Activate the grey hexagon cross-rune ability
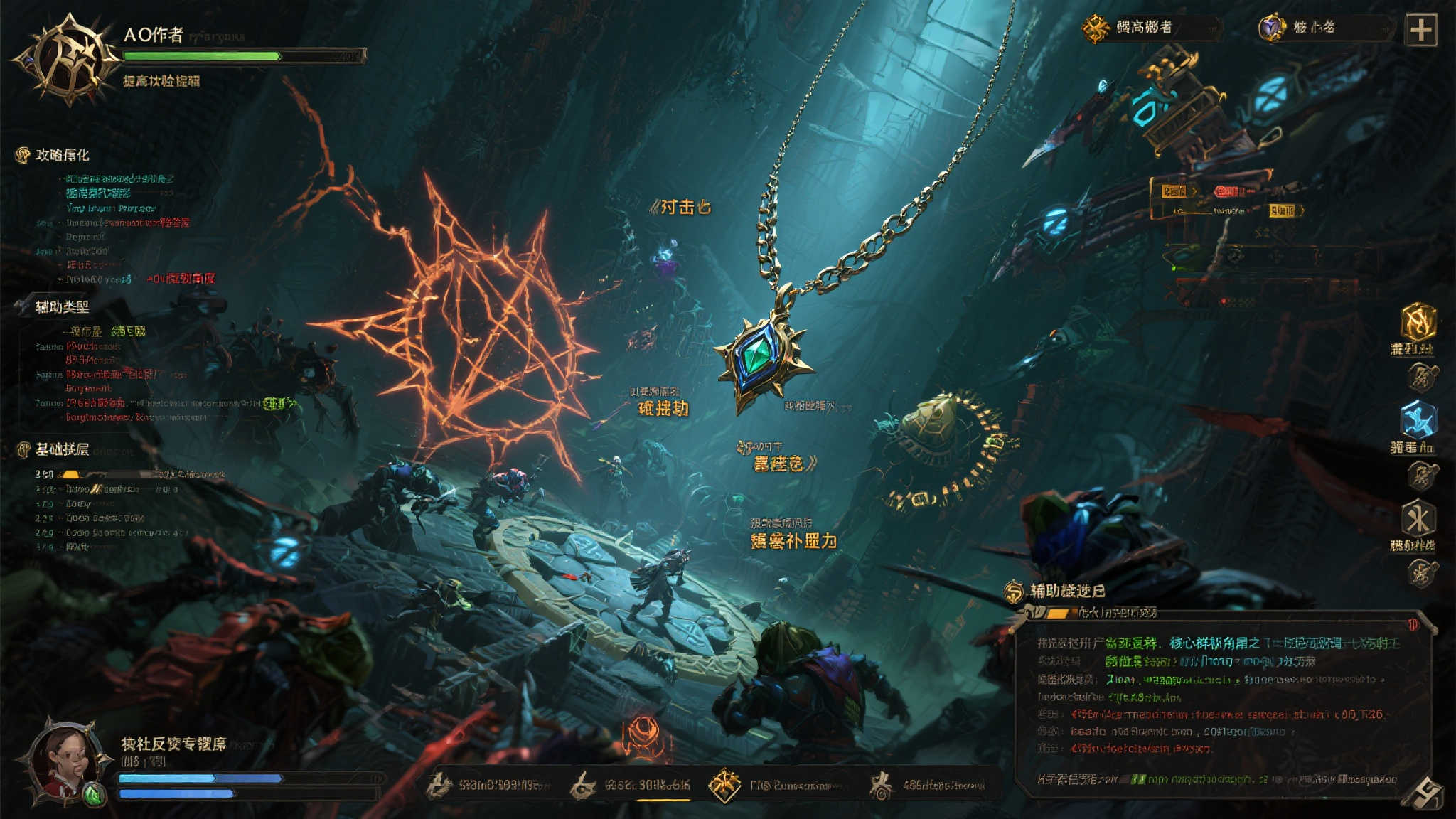This screenshot has width=1456, height=819. [1418, 518]
